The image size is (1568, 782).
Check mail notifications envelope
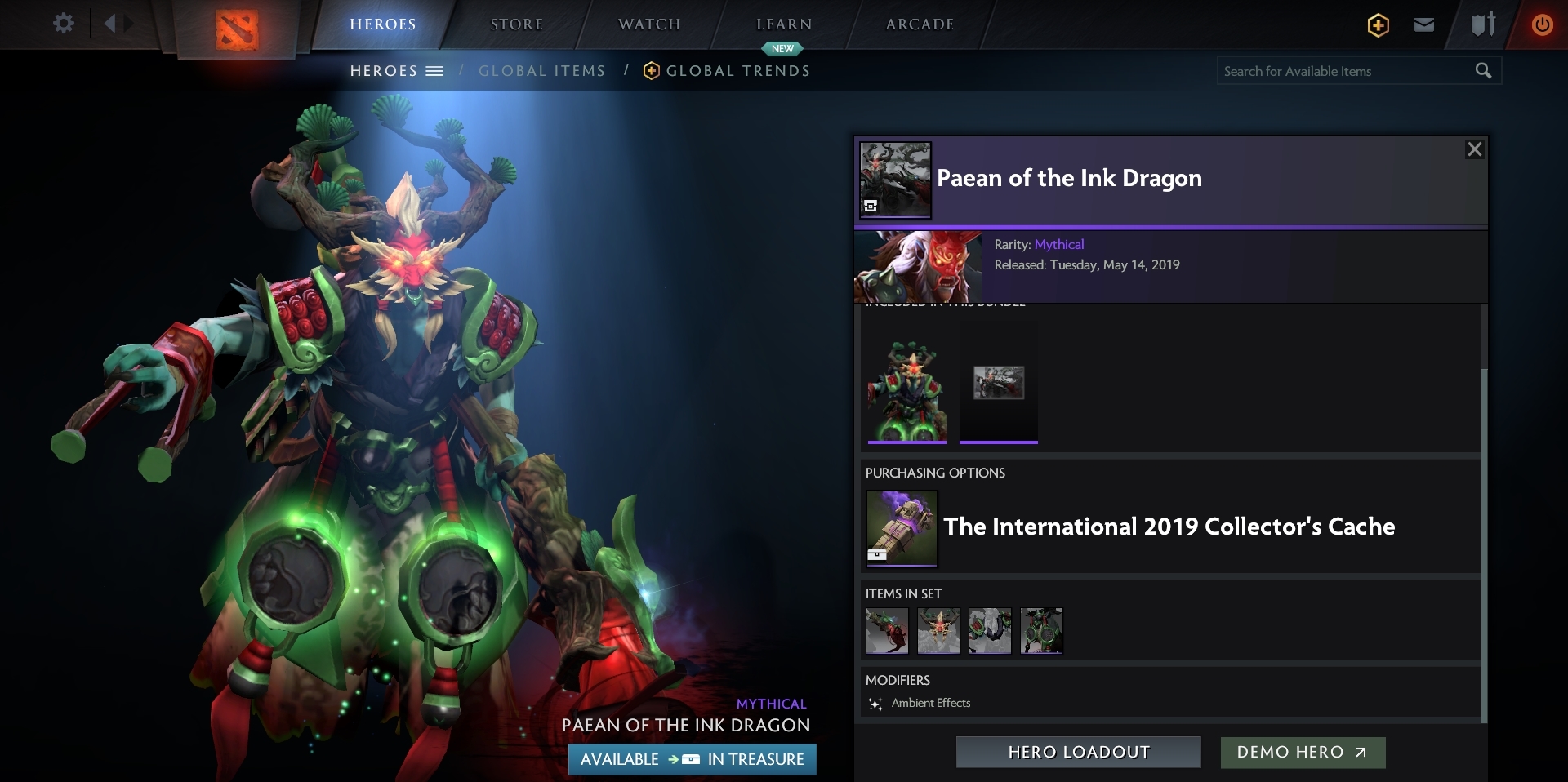pyautogui.click(x=1423, y=24)
